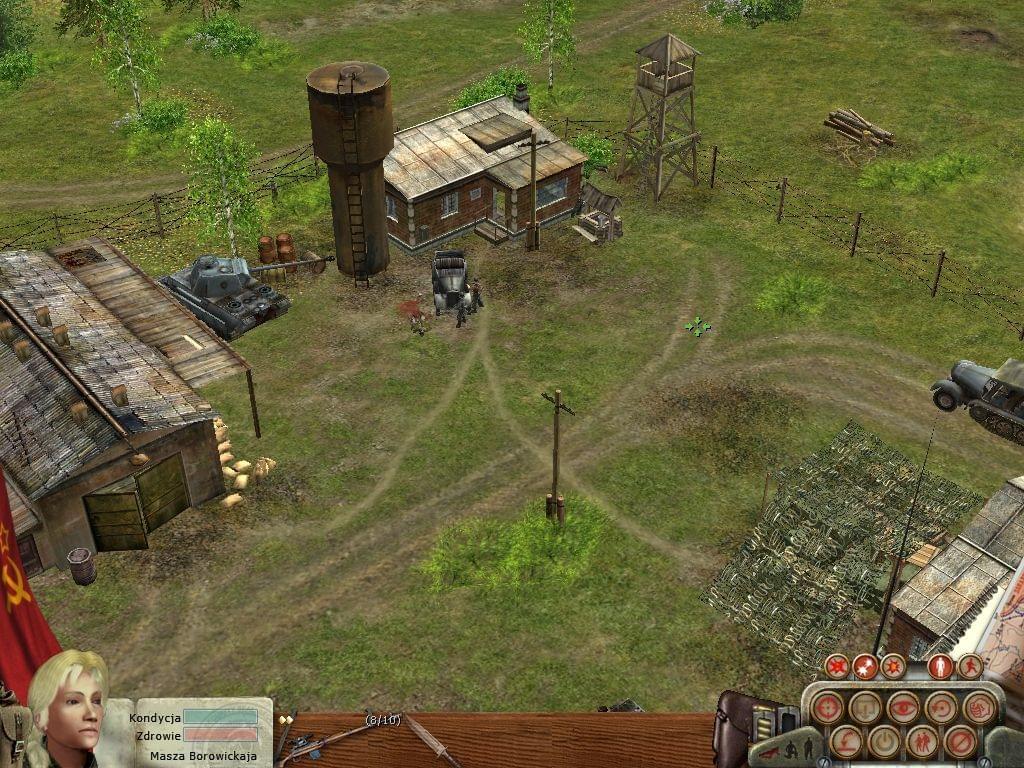
Task: Select the crossed-out burst fire mode icon
Action: 836,666
